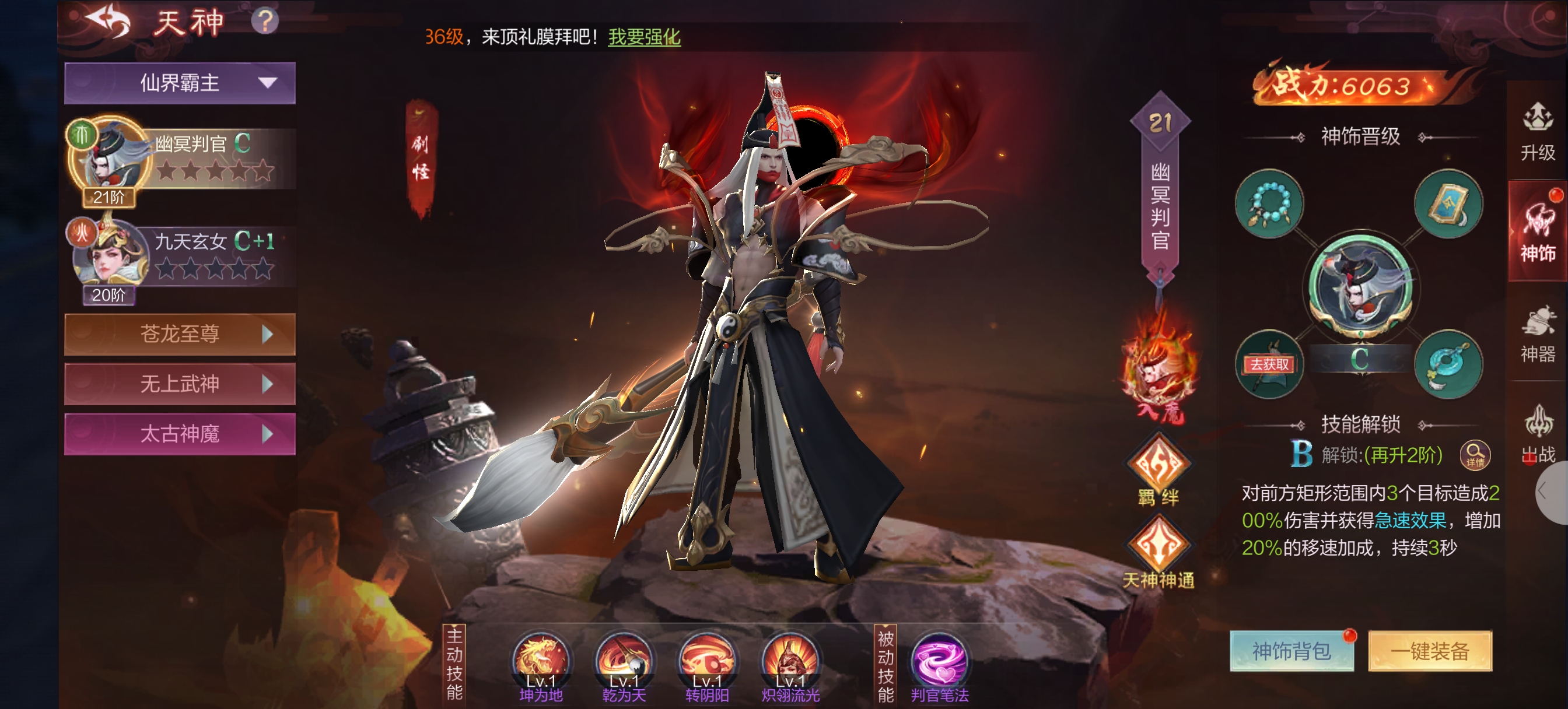Image resolution: width=1568 pixels, height=709 pixels.
Task: Click the 一键装备 auto-equip button
Action: 1429,651
